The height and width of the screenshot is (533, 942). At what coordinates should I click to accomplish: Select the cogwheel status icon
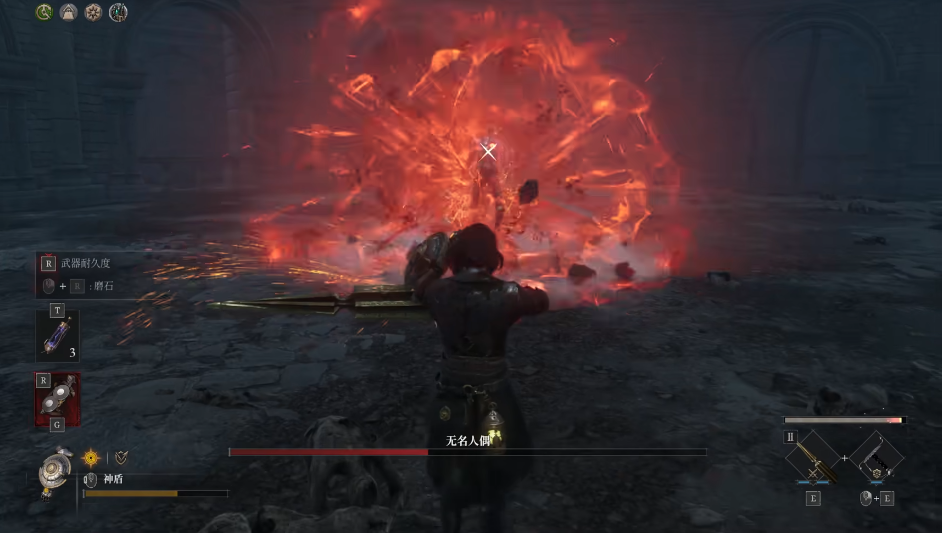pyautogui.click(x=94, y=12)
